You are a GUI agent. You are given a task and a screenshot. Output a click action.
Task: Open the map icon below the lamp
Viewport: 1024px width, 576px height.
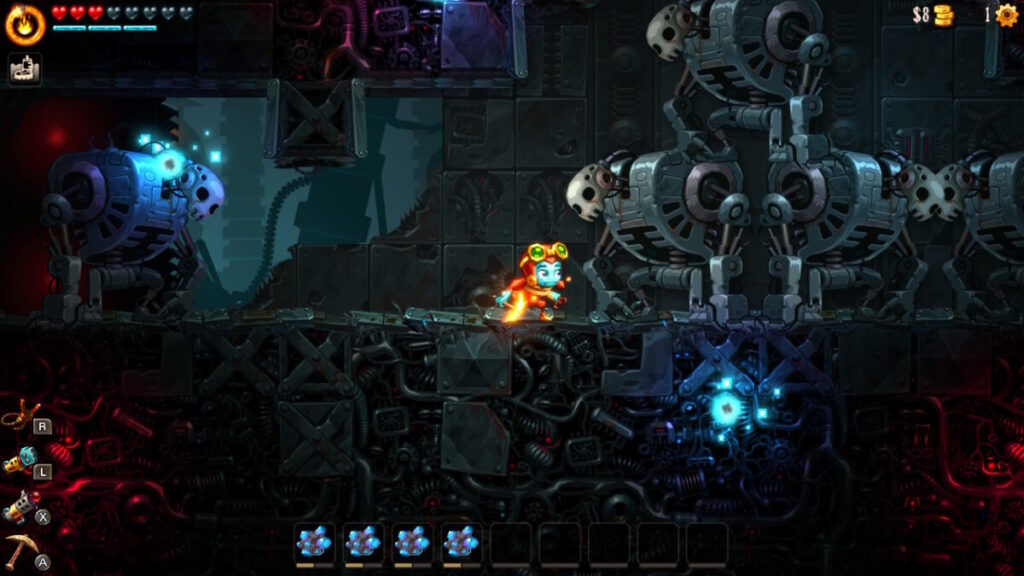24,69
